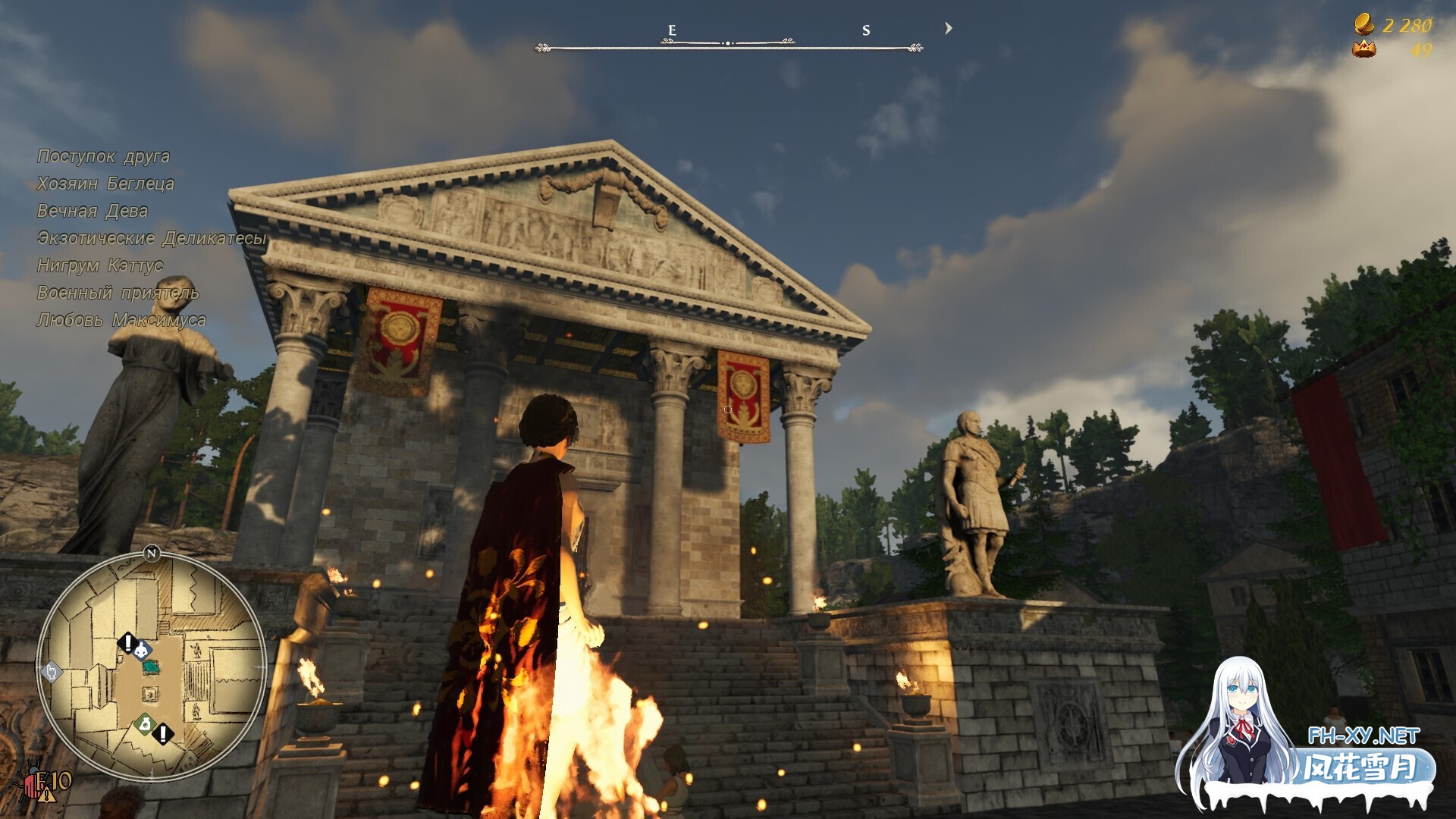
Task: Toggle tracking of quest "Нигрум Кэттус"
Action: click(99, 265)
